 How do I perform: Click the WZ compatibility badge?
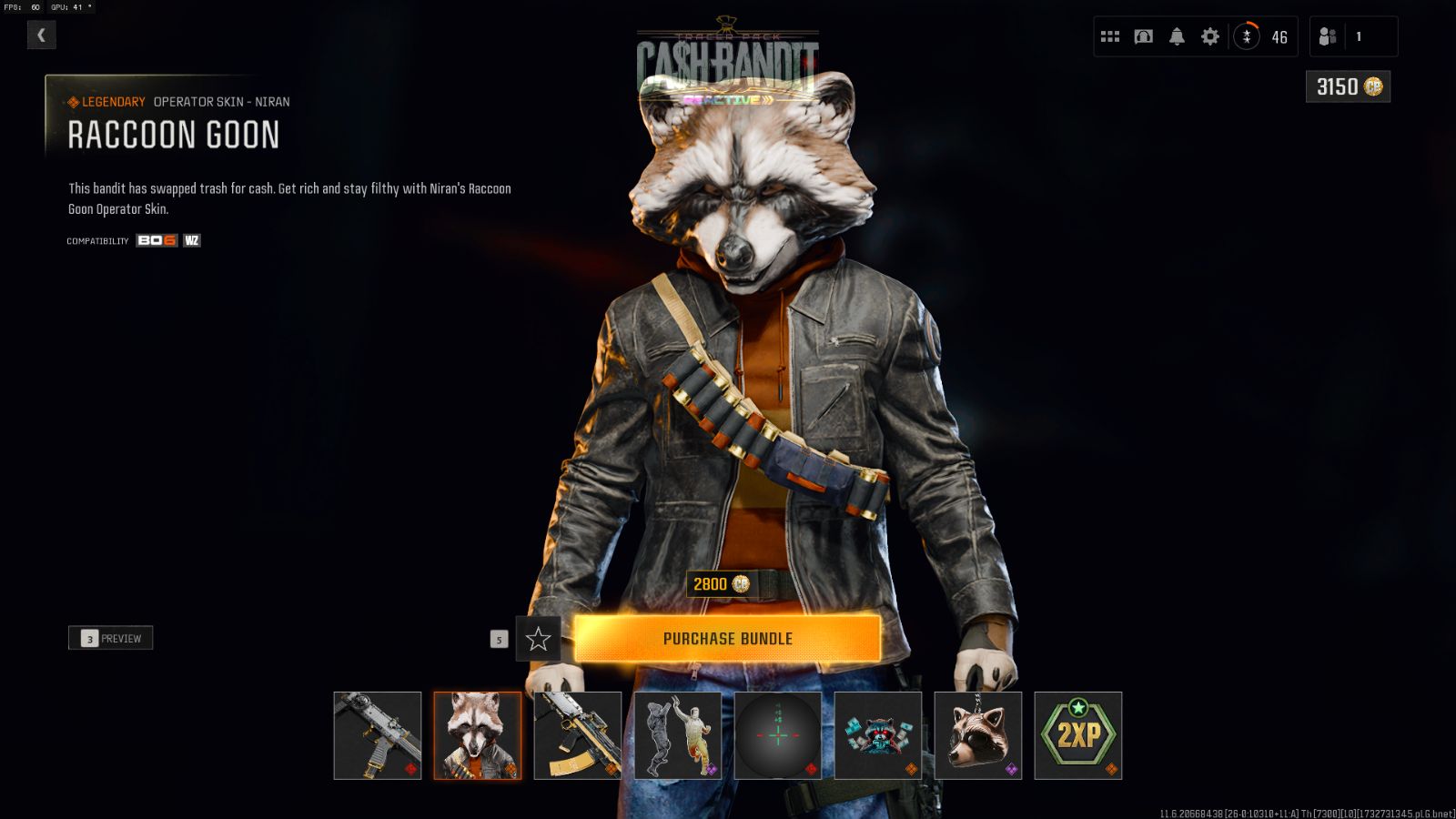[x=191, y=240]
